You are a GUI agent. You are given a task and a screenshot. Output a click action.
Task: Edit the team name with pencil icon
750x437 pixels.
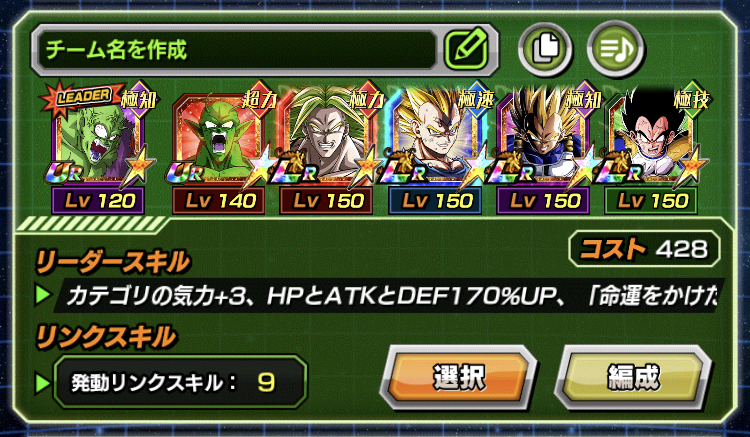click(x=465, y=46)
